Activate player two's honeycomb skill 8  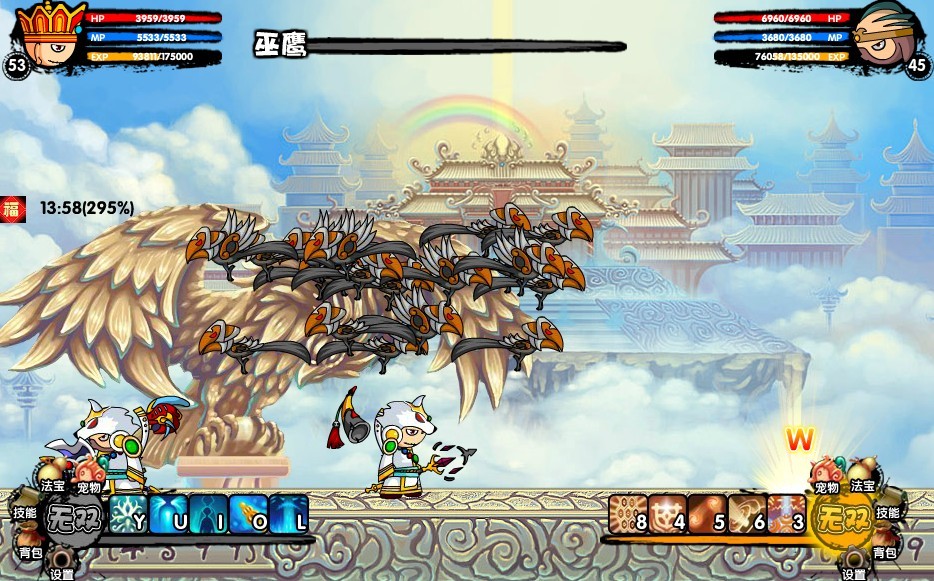pos(627,513)
